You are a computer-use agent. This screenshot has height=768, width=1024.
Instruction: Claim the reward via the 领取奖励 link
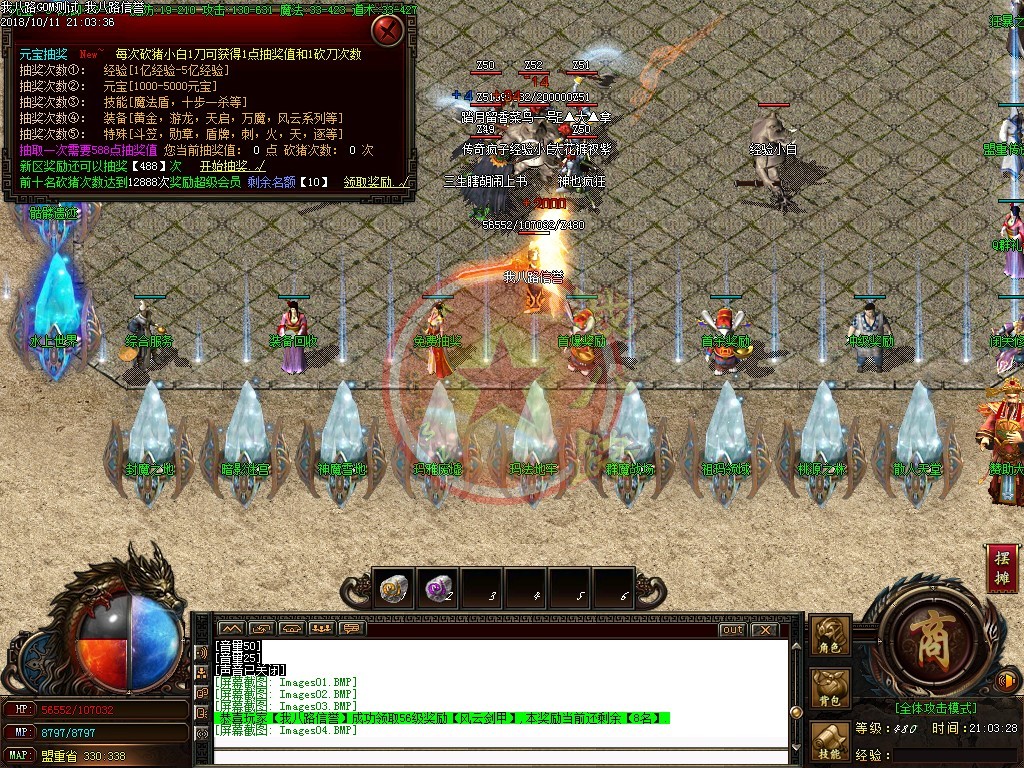point(376,182)
